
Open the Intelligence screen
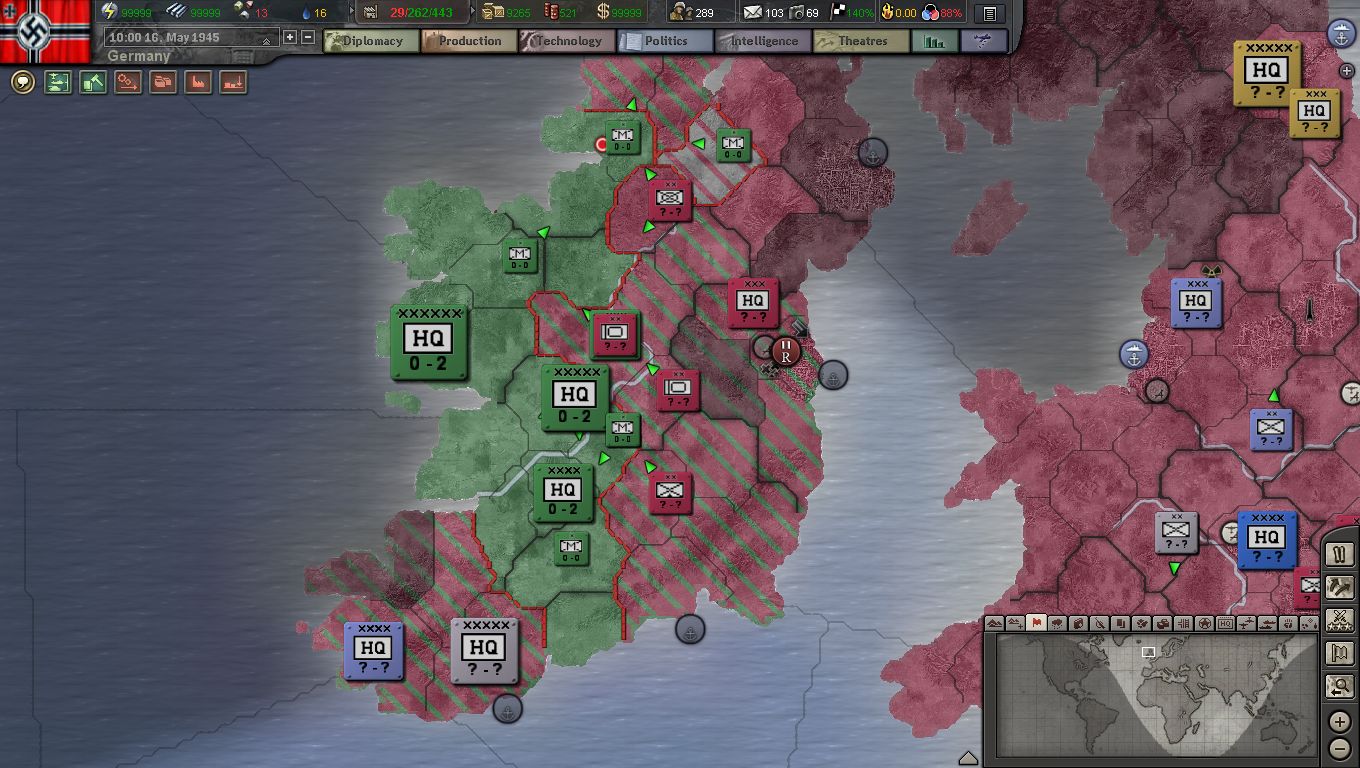pyautogui.click(x=762, y=41)
